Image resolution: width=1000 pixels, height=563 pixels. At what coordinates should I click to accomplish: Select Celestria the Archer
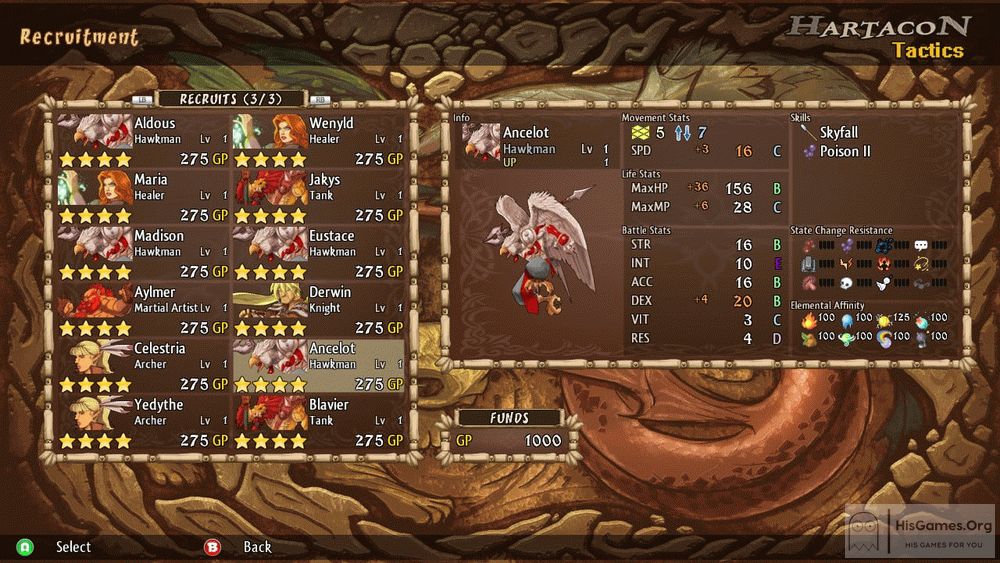coord(144,366)
